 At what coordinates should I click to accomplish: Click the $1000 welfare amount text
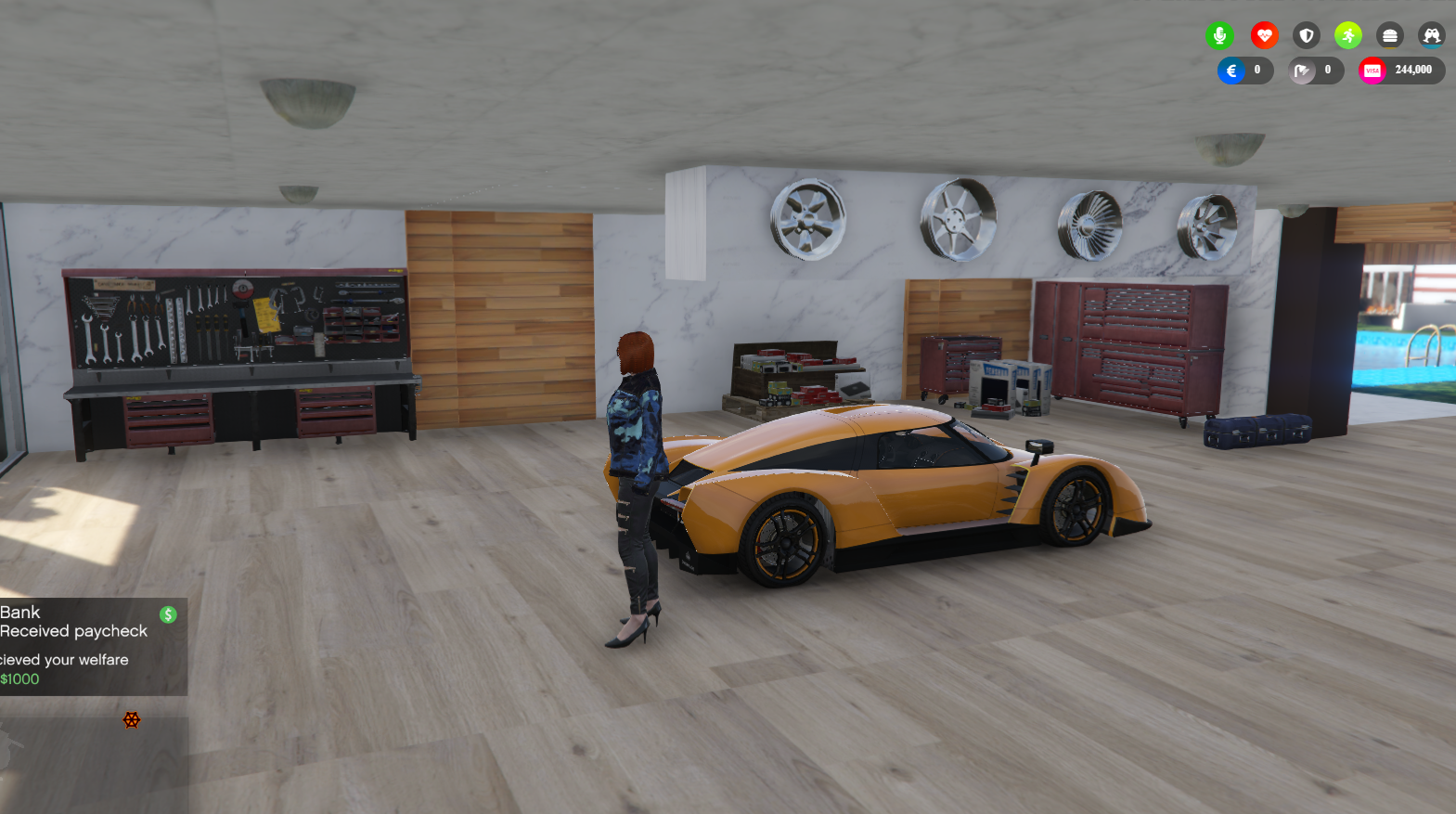tap(19, 678)
